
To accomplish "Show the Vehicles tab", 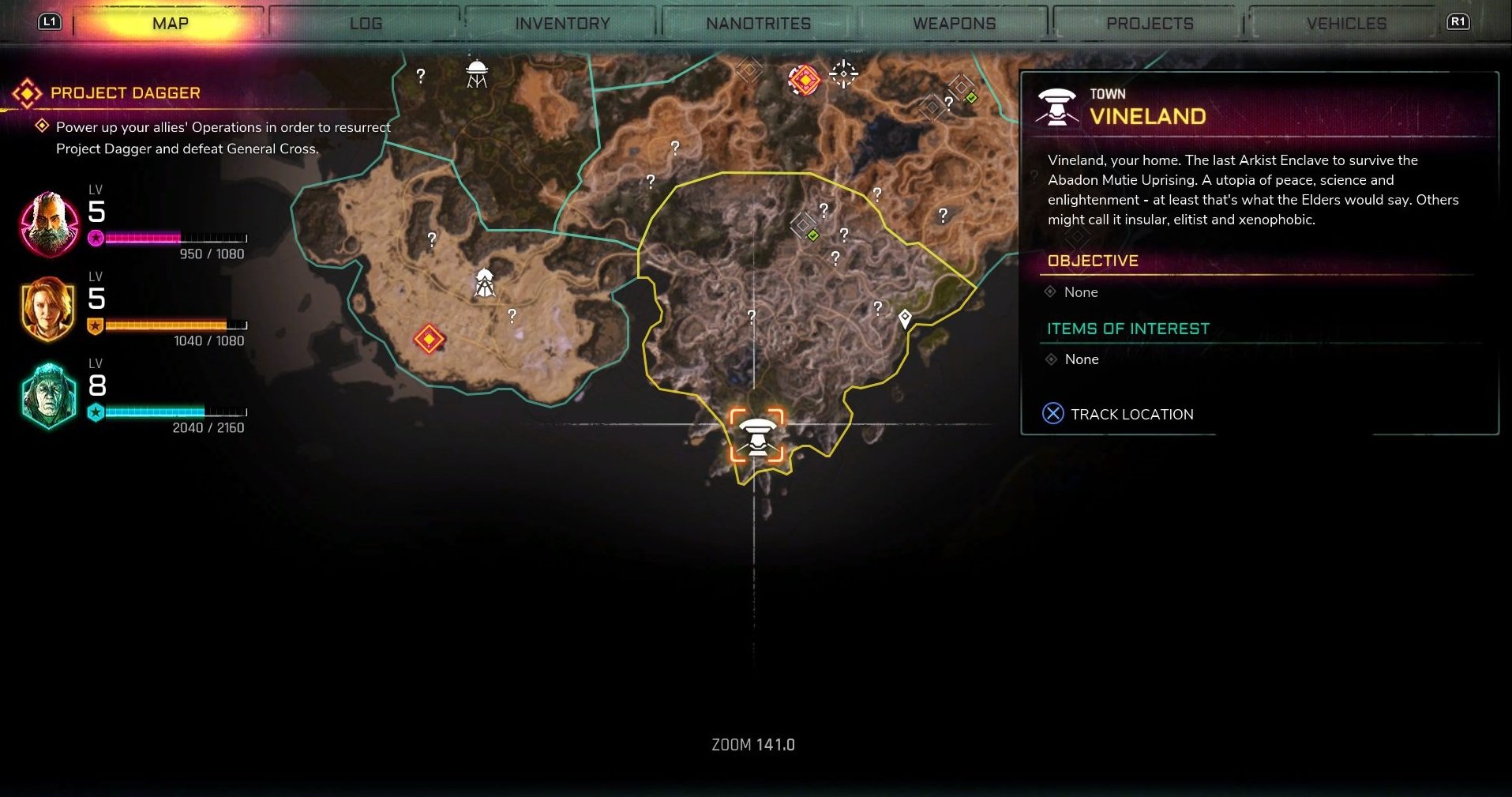I will (1346, 24).
